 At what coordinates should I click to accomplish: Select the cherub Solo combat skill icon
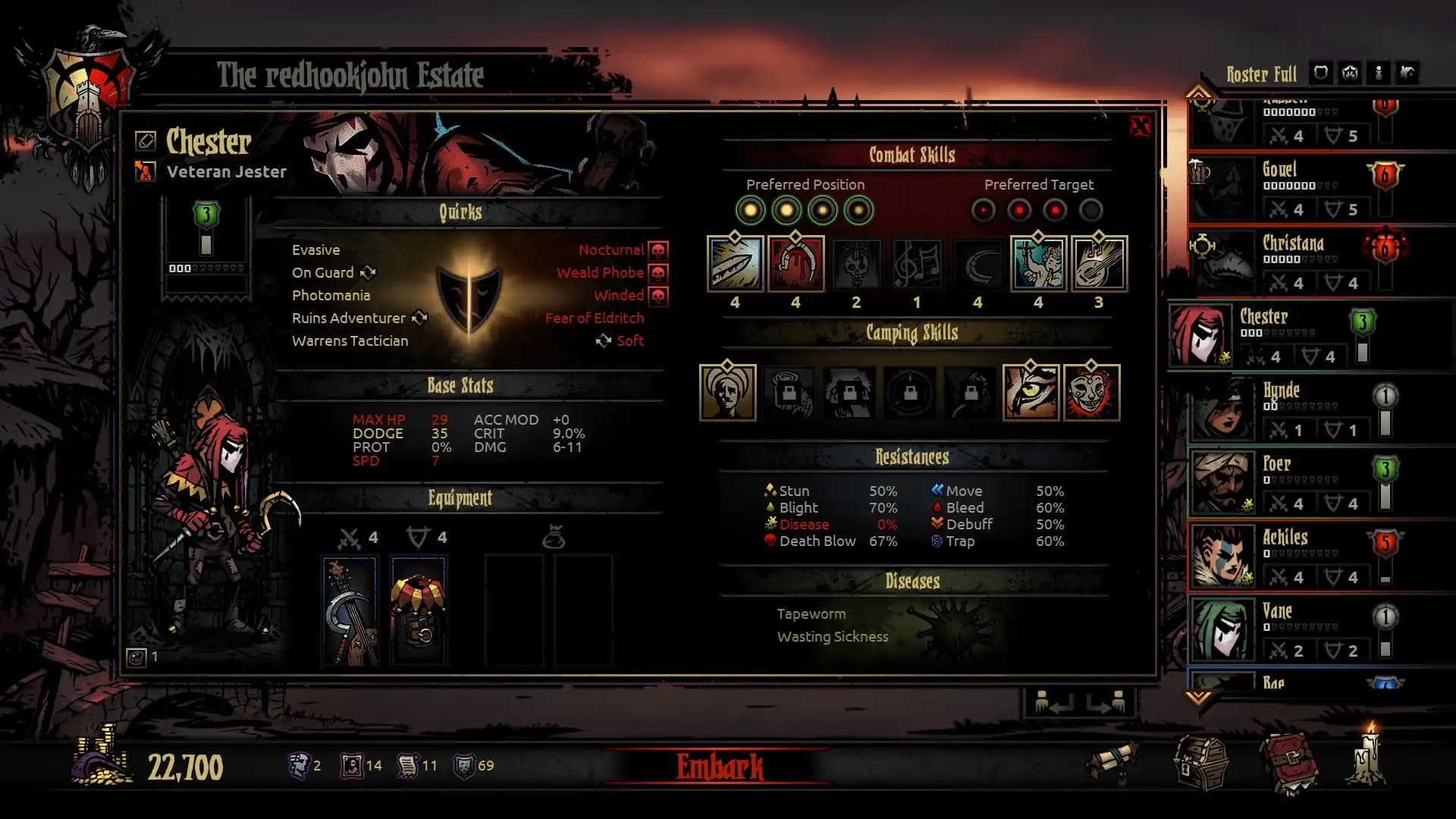[x=1038, y=263]
